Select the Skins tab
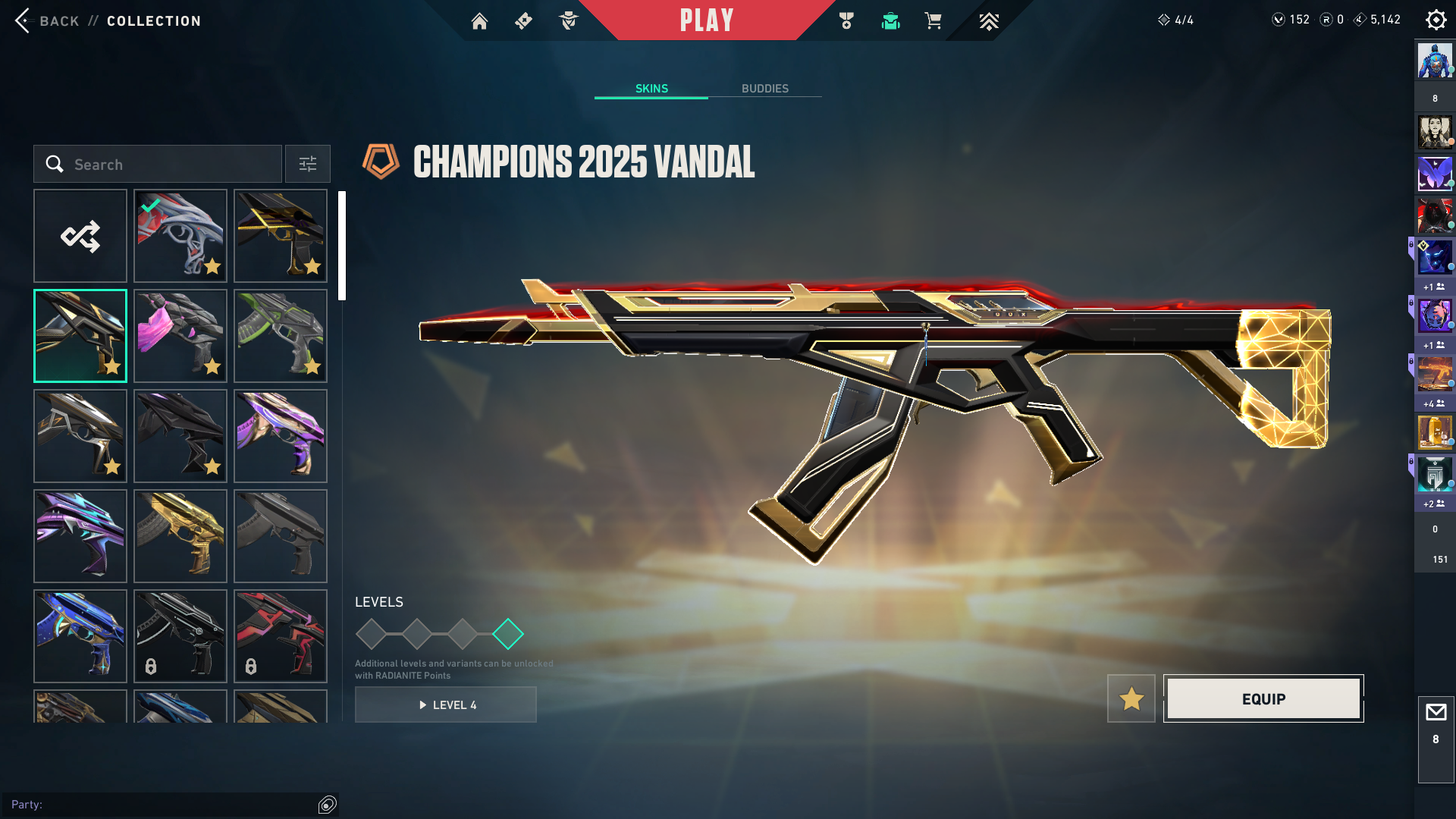Image resolution: width=1456 pixels, height=819 pixels. click(651, 89)
